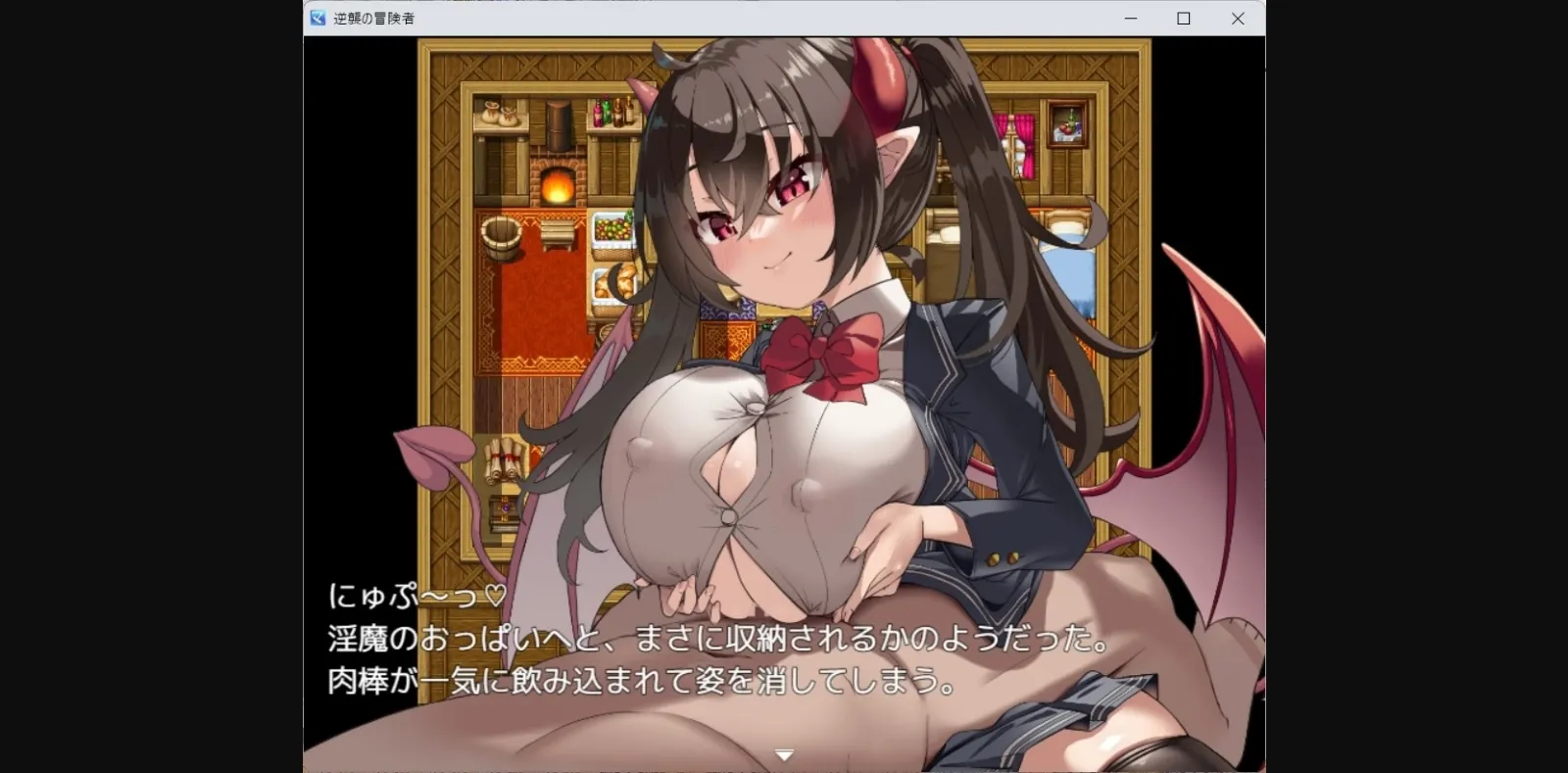
Task: Click the red bow on the character's uniform
Action: pyautogui.click(x=823, y=343)
